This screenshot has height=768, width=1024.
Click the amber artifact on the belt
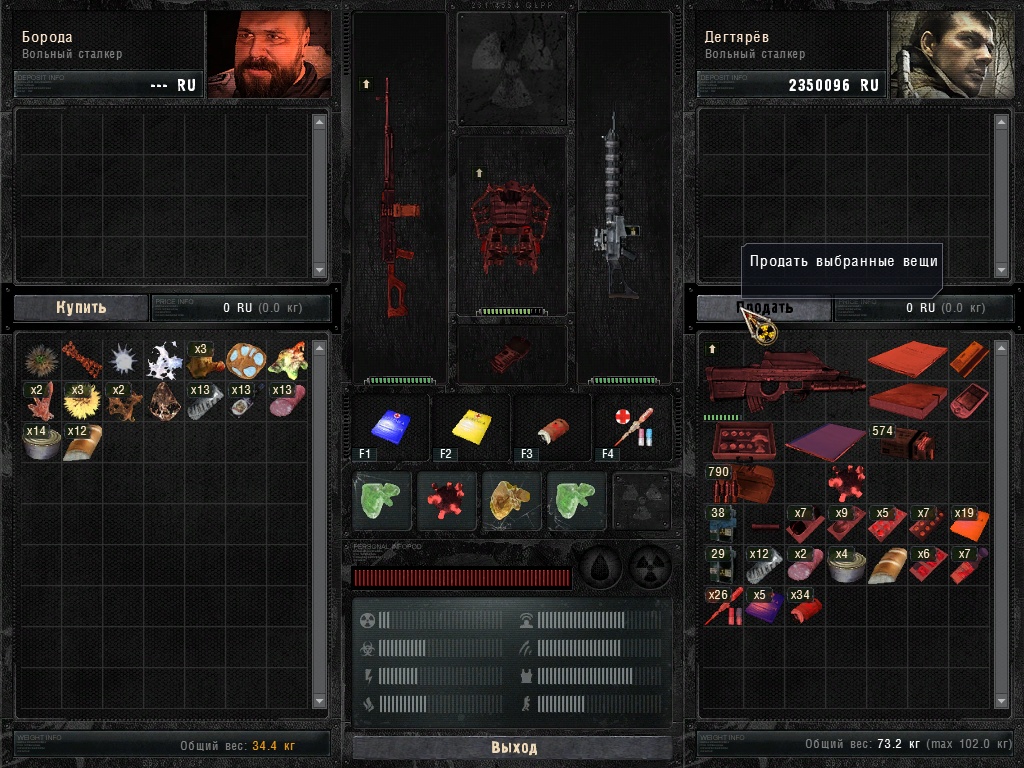coord(512,500)
